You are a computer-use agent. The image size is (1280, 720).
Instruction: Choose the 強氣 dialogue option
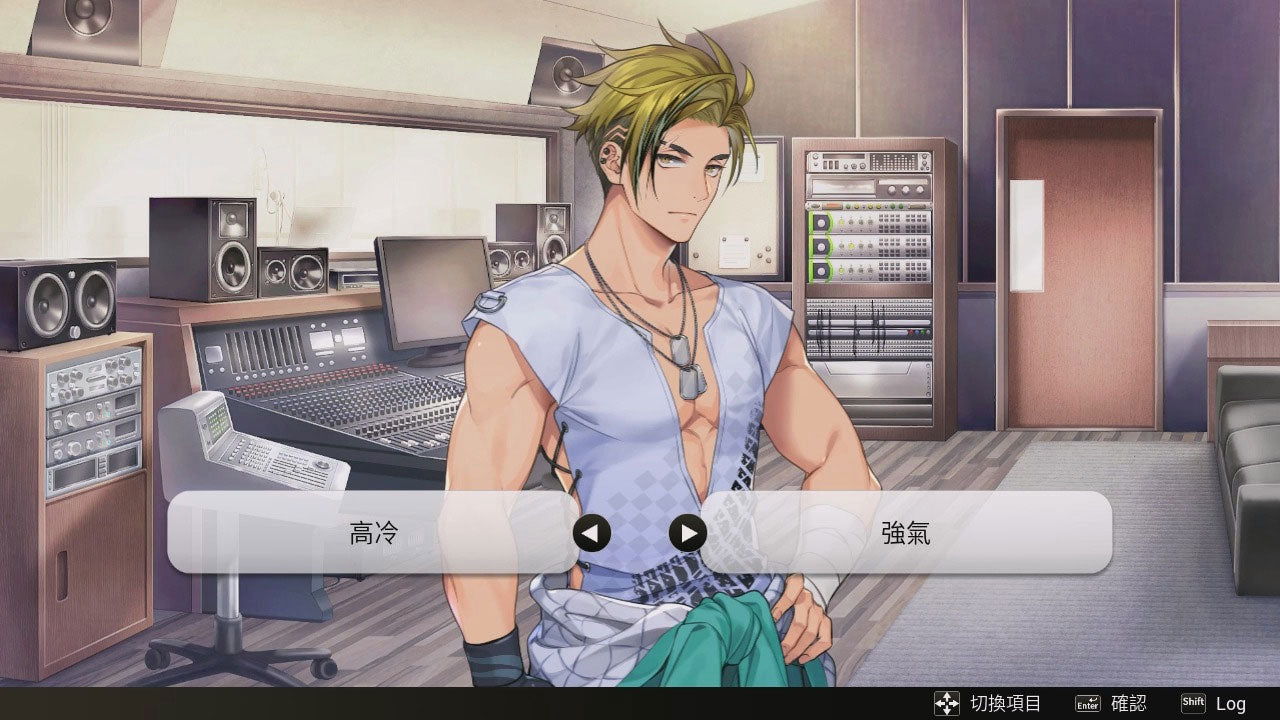click(x=905, y=533)
